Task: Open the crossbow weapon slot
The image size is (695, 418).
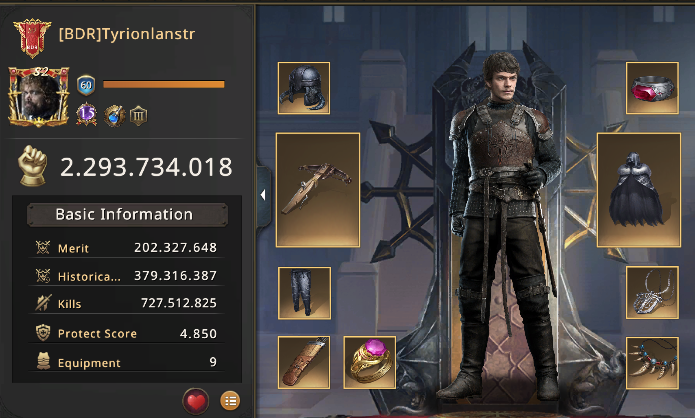Action: click(318, 190)
